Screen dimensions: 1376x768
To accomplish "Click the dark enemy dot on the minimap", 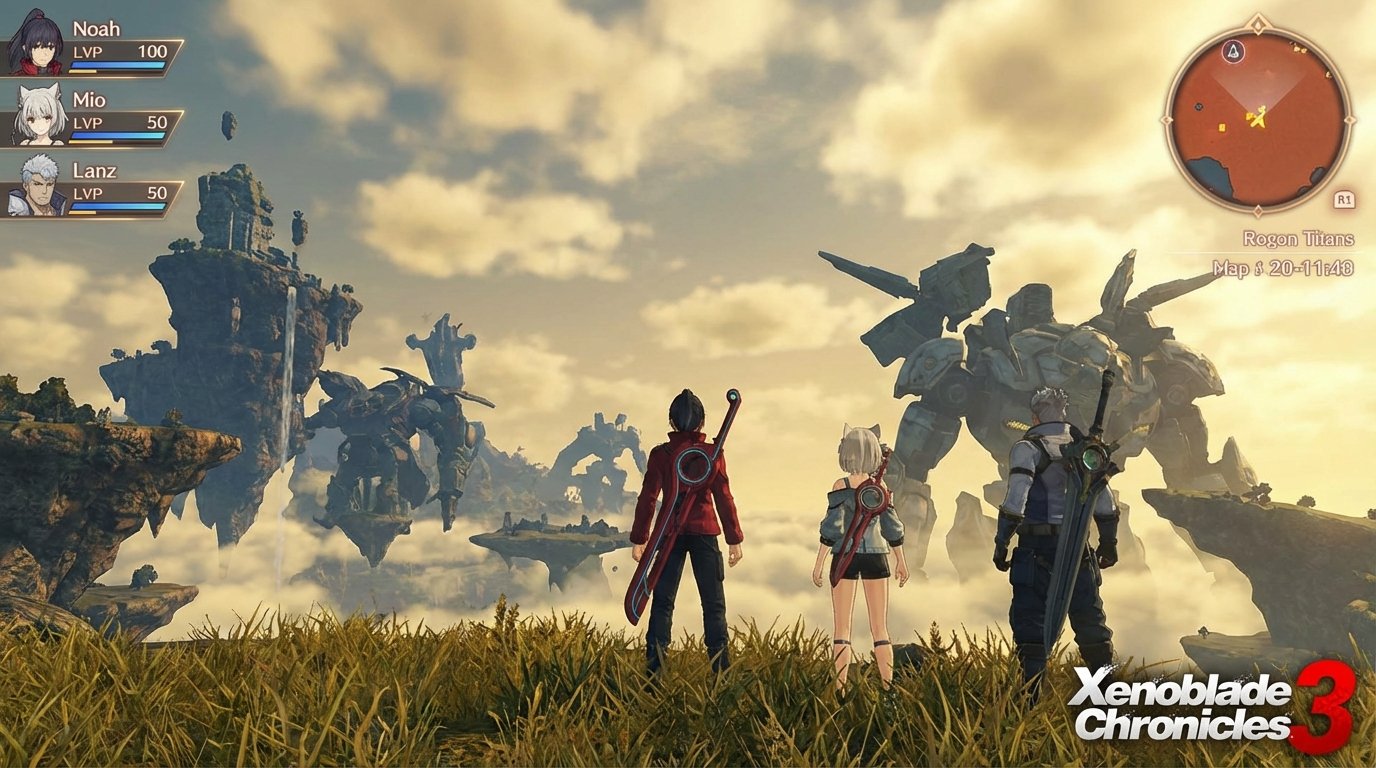I will pyautogui.click(x=1197, y=106).
